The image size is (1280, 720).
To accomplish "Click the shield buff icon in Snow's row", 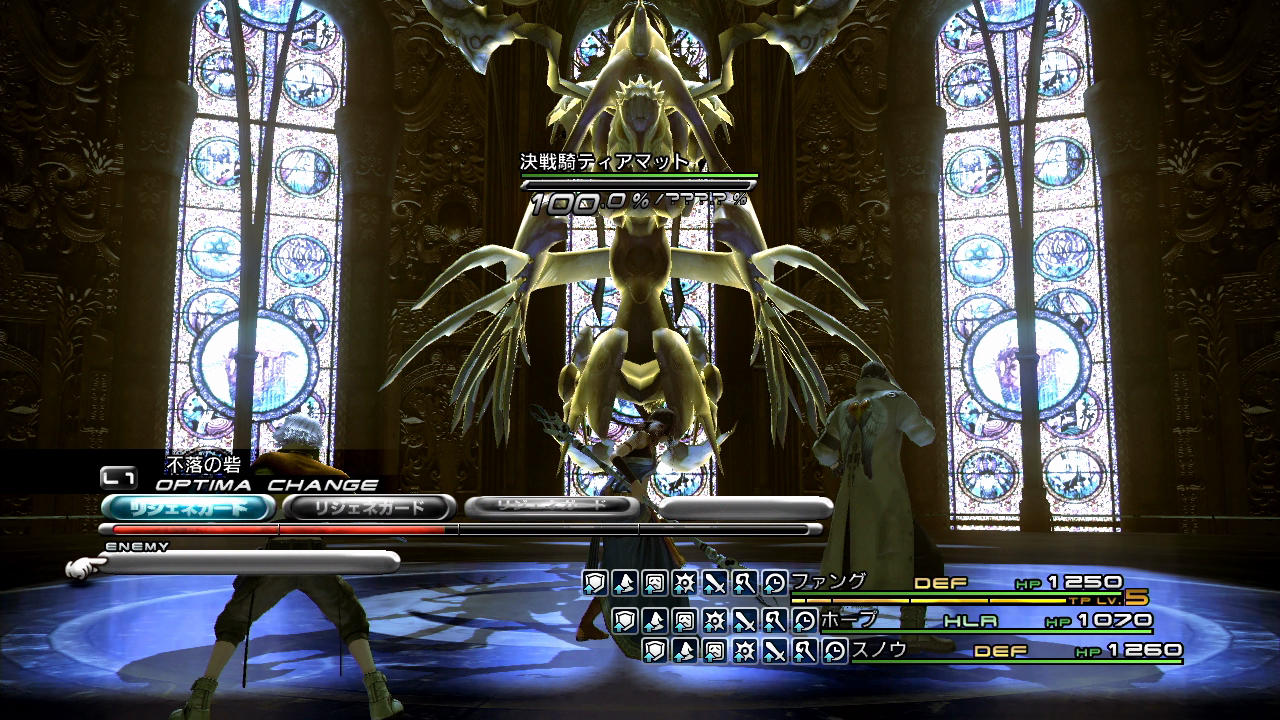I will click(x=655, y=652).
